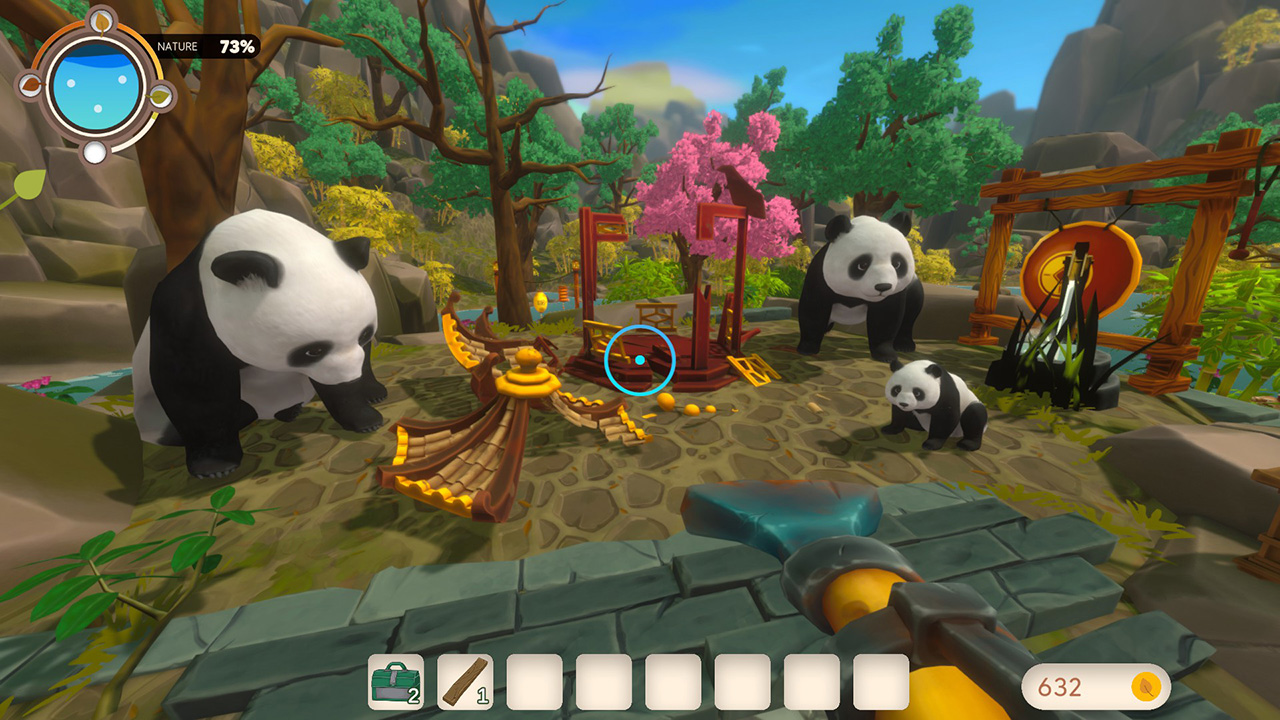Click the NATURE 73% progress bar
Viewport: 1280px width, 720px height.
[205, 46]
